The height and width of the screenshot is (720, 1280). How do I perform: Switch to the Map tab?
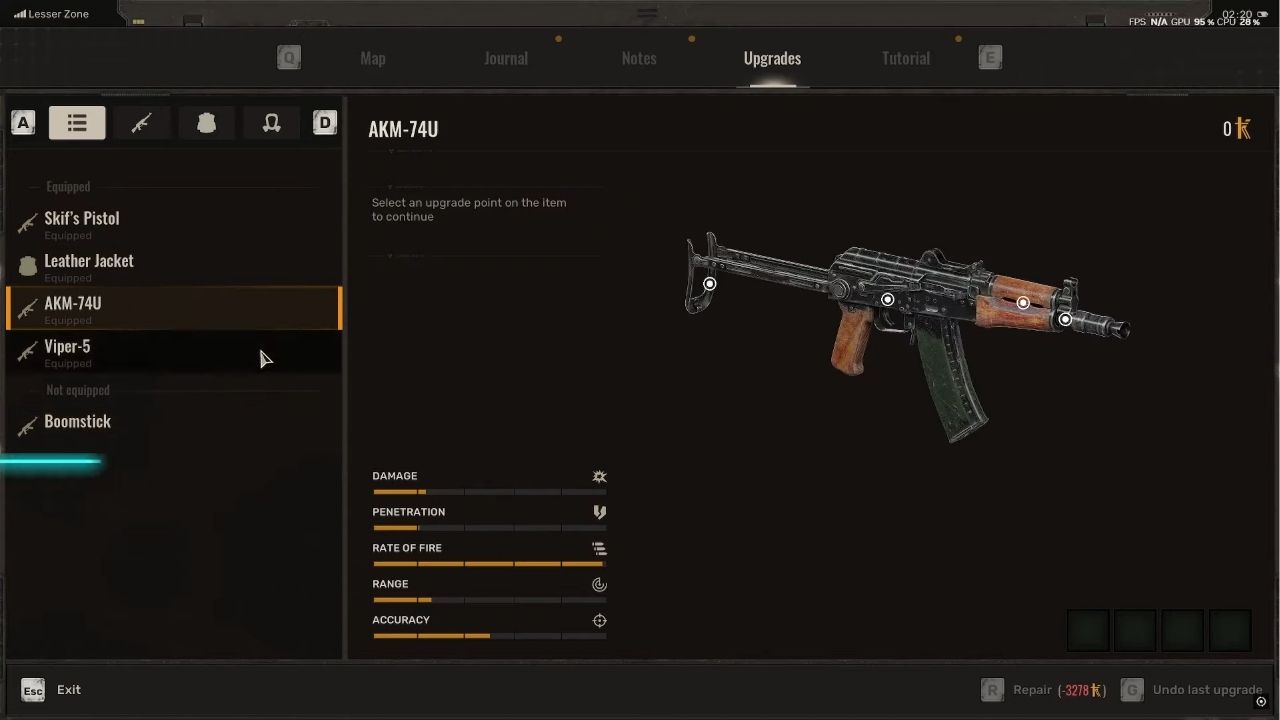pos(373,58)
